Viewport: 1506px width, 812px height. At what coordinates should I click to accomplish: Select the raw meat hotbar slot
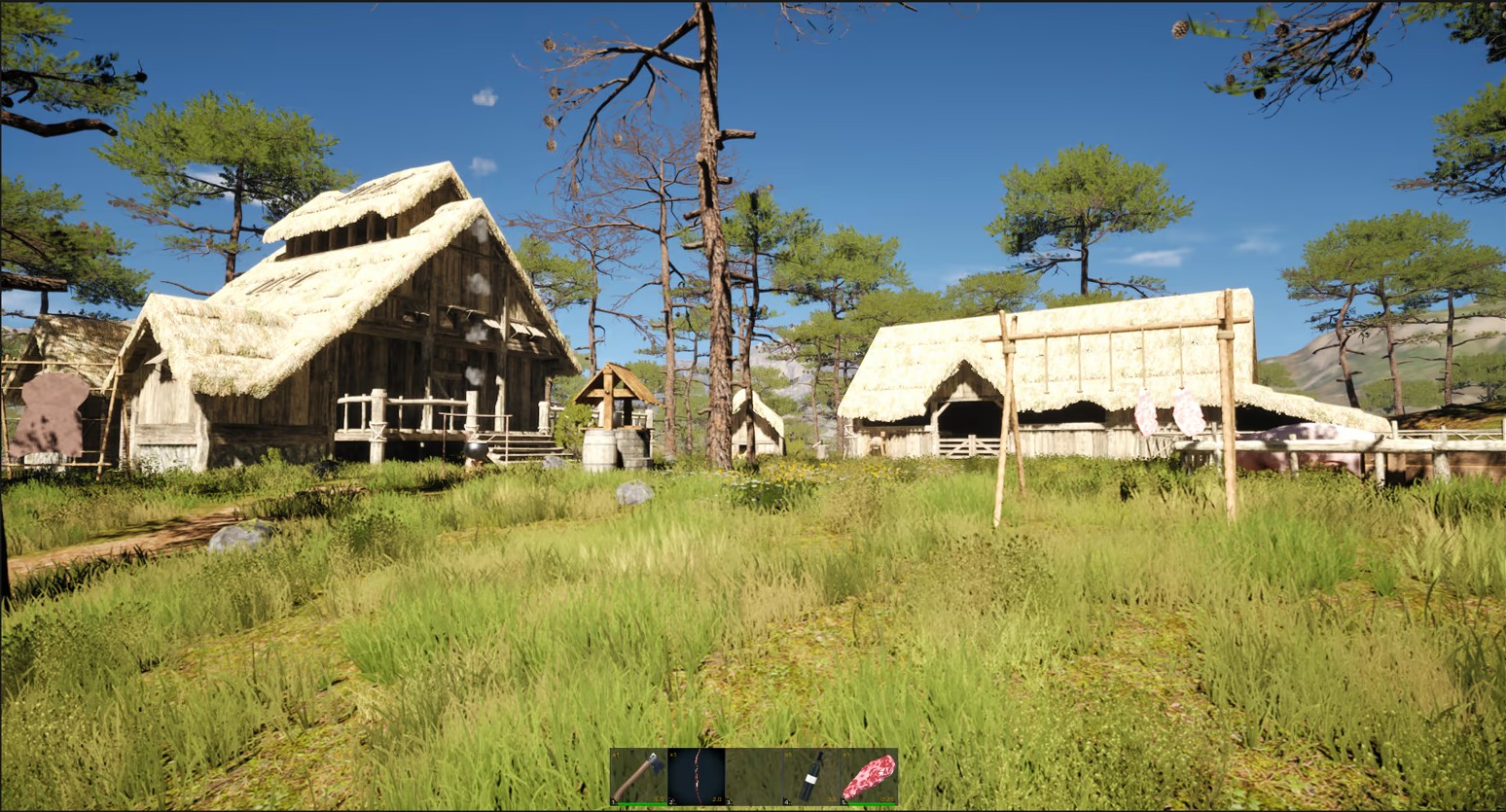click(x=869, y=776)
